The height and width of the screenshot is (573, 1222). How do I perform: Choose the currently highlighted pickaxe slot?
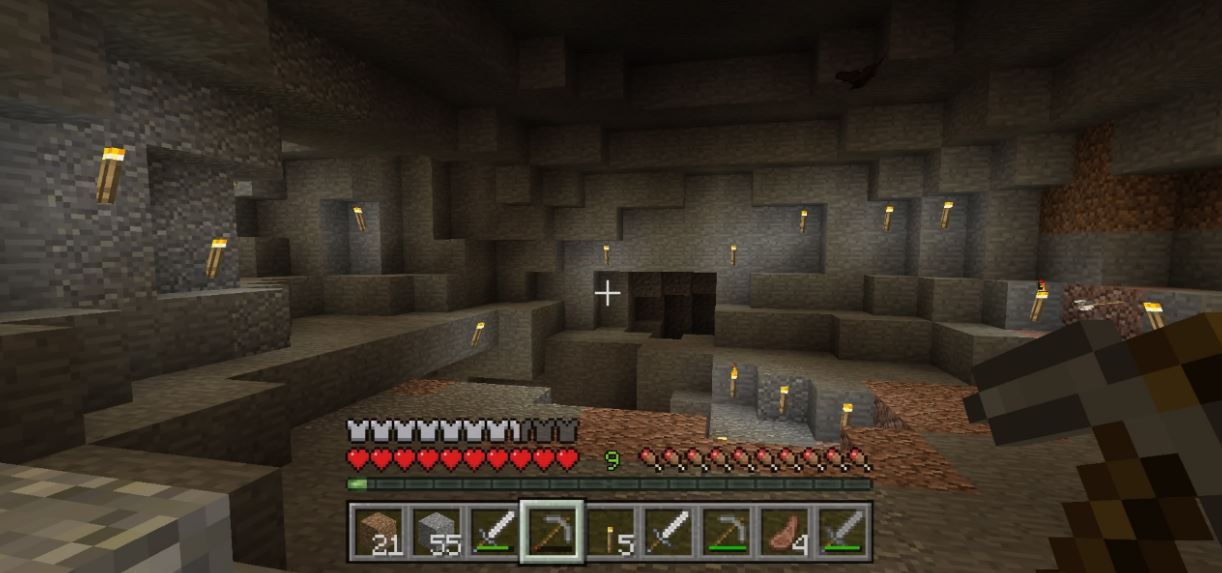pyautogui.click(x=551, y=530)
